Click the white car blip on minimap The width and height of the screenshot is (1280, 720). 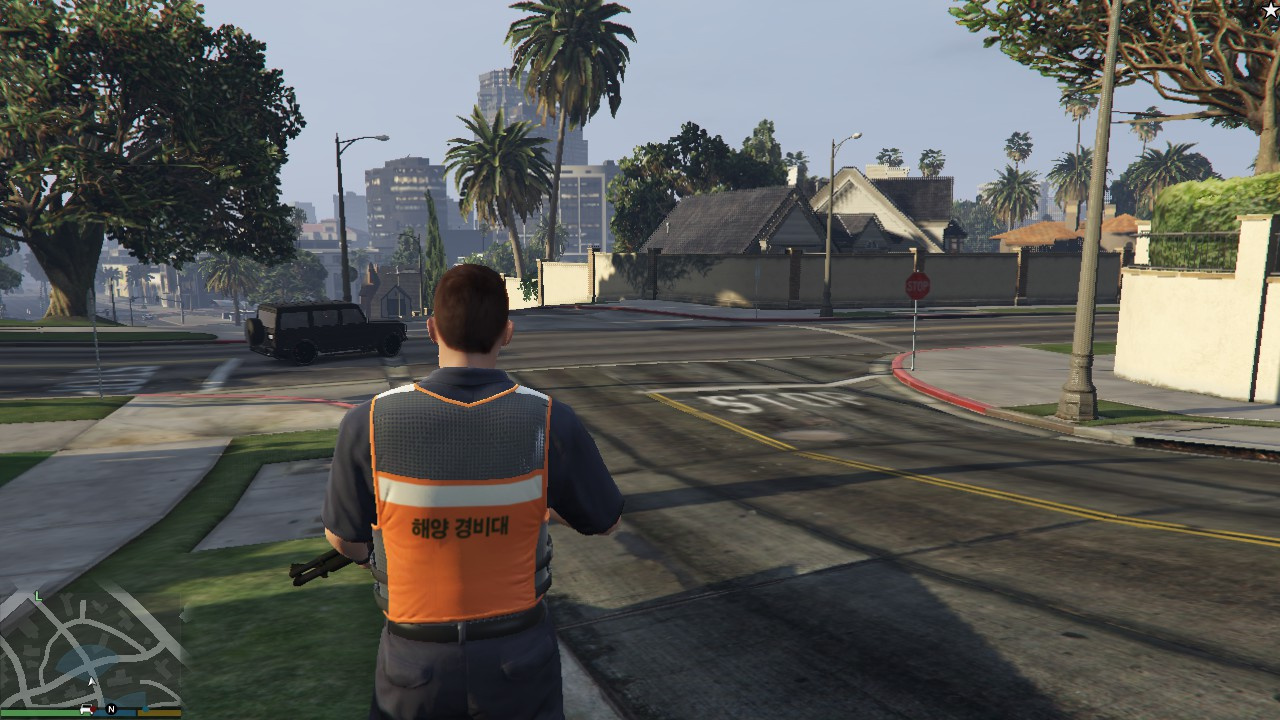click(x=87, y=708)
